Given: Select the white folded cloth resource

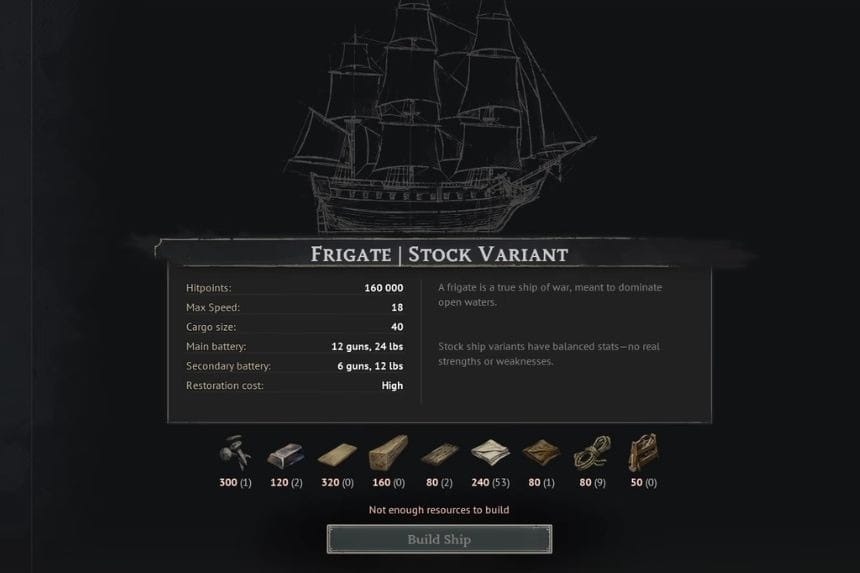Looking at the screenshot, I should pyautogui.click(x=490, y=454).
